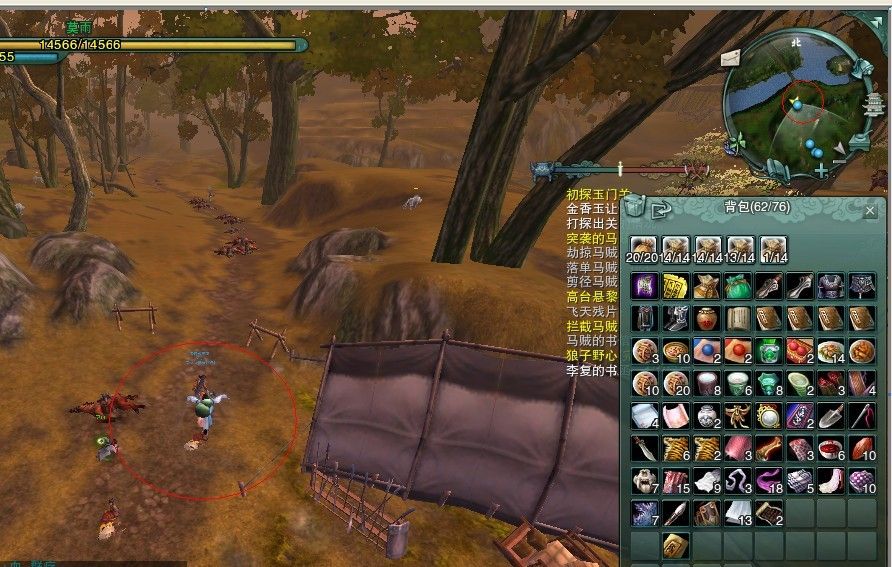Click the backpack sort arrow button
Screen dimensions: 892x567
660,210
